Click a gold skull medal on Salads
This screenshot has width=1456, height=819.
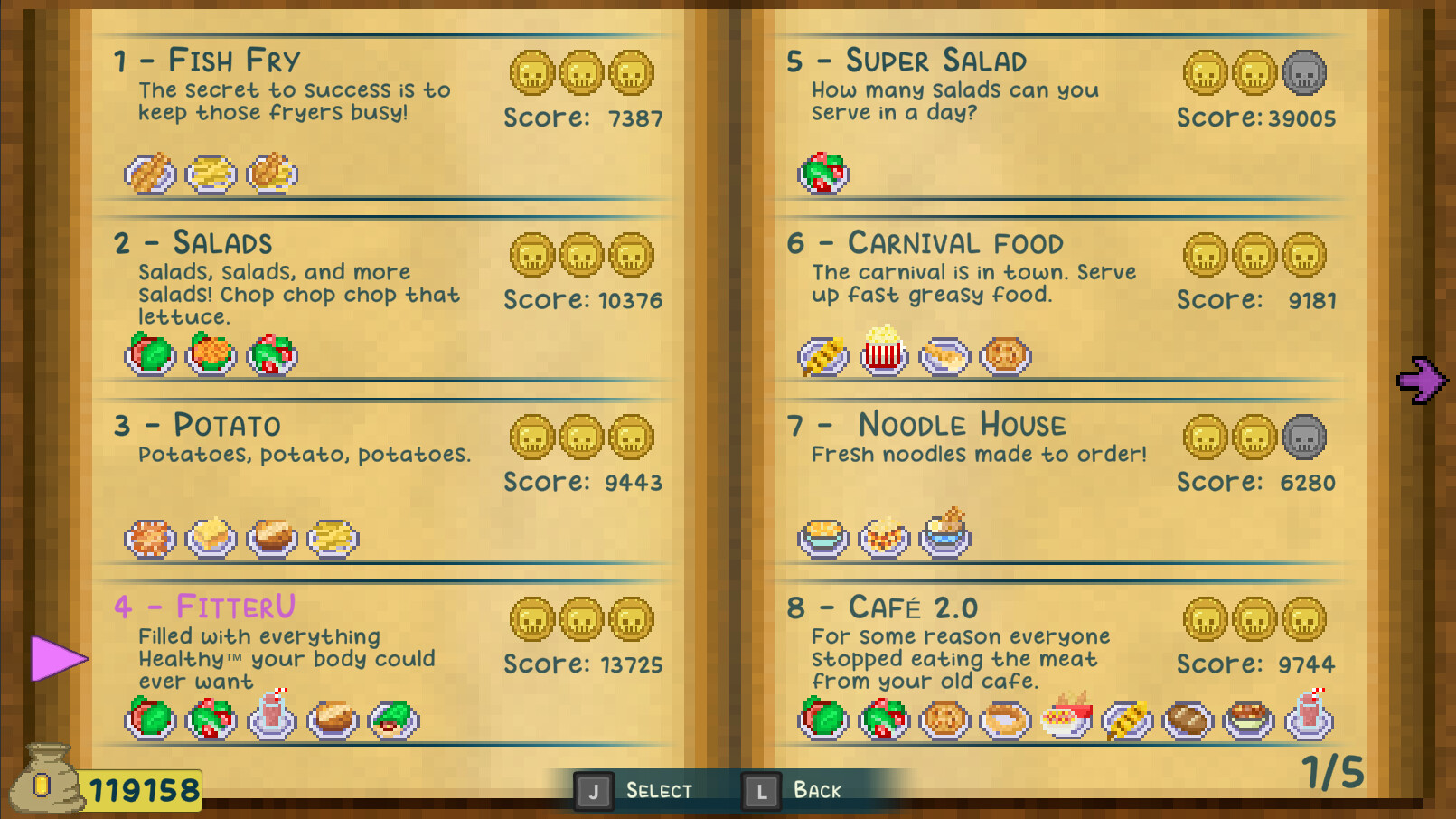click(x=533, y=255)
